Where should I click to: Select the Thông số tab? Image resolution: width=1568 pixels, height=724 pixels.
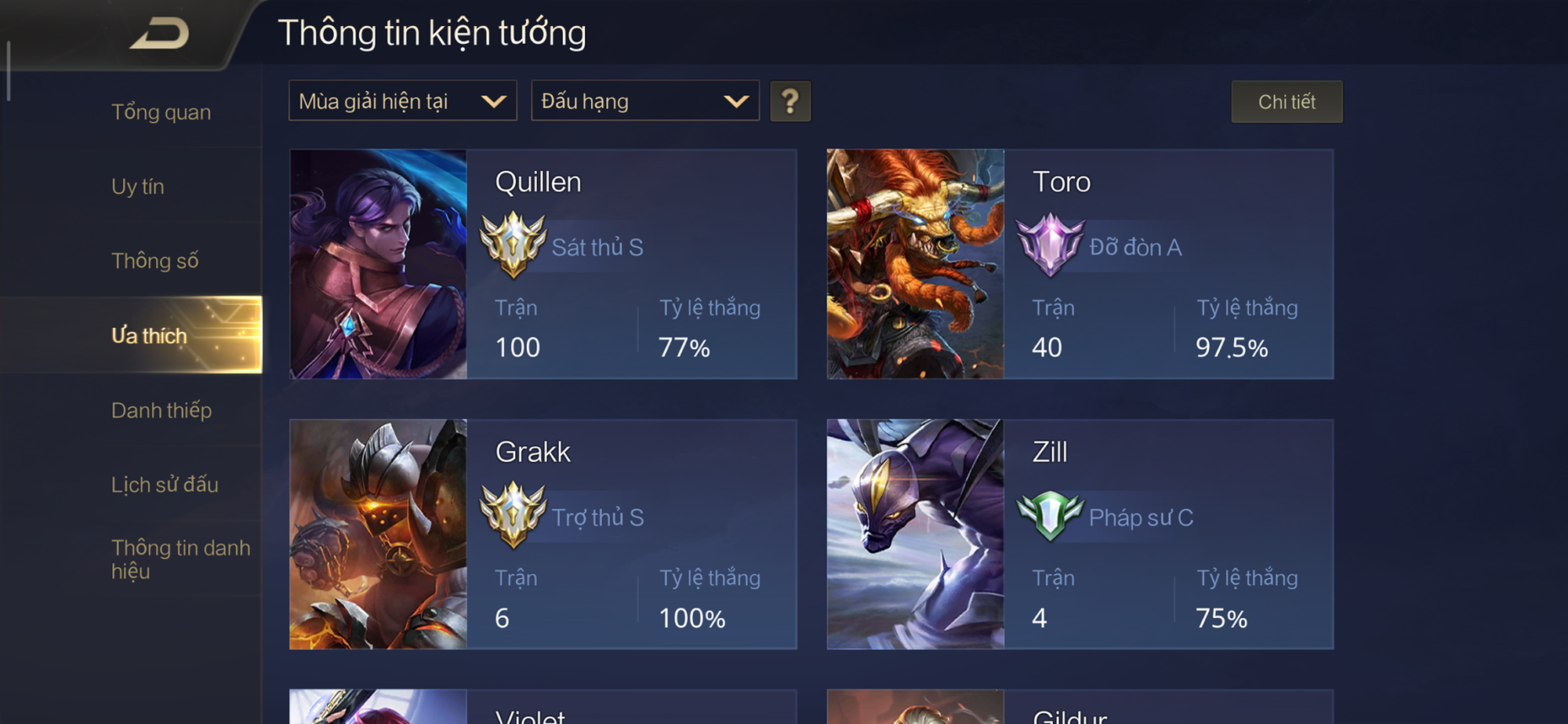pos(154,260)
